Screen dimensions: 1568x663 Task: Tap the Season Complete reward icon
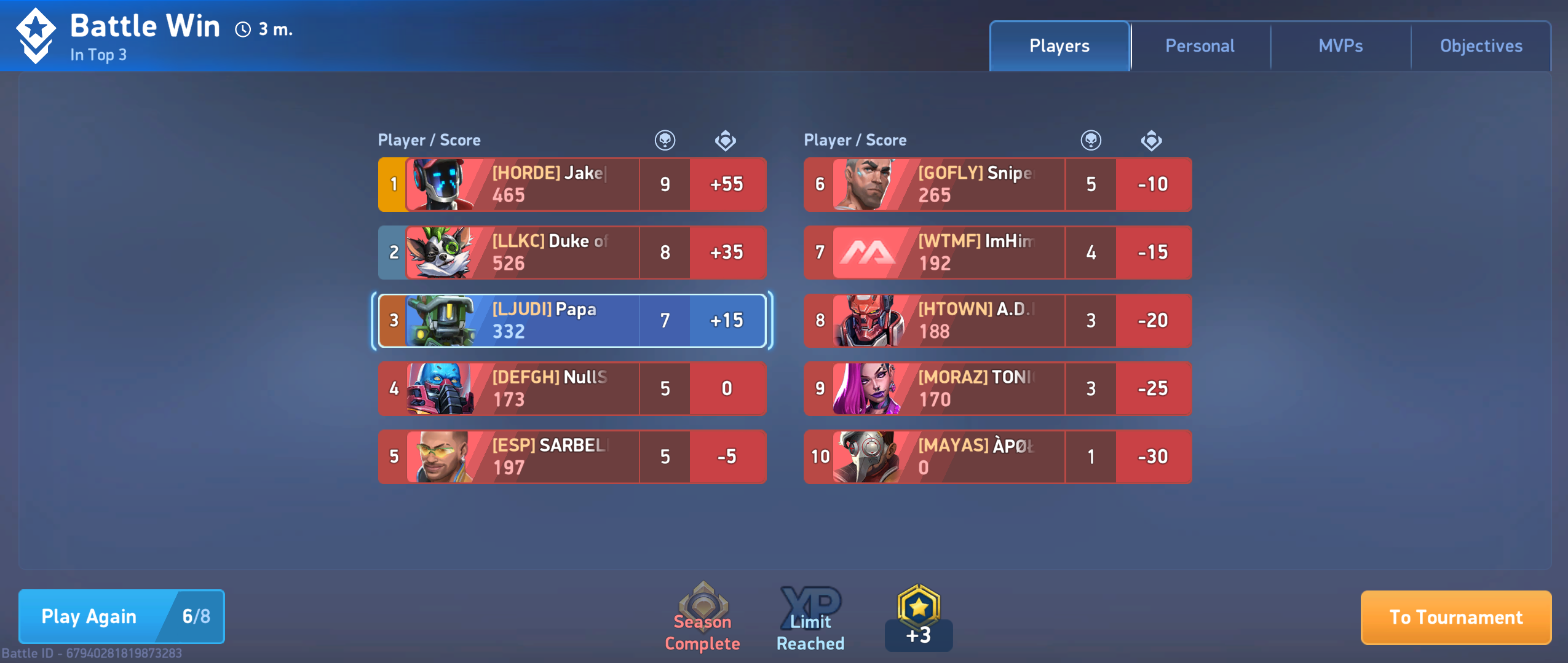(x=703, y=617)
